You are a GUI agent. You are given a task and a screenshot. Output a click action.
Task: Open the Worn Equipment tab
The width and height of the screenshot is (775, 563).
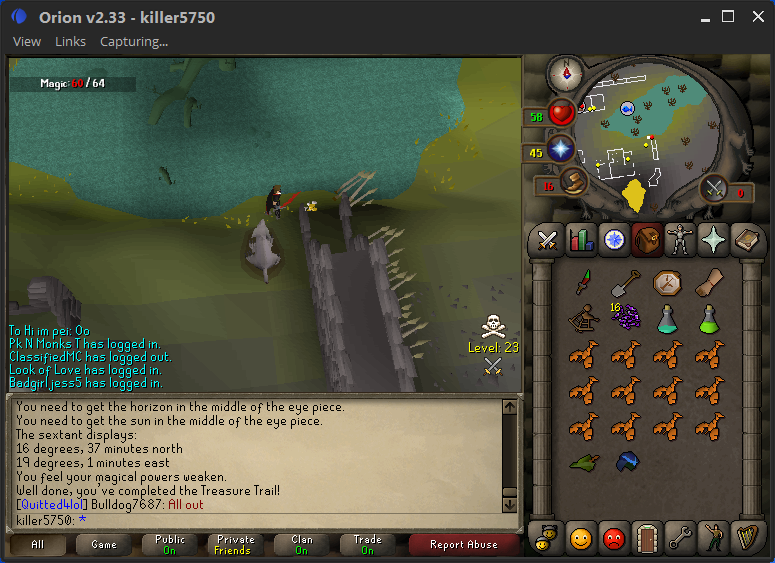tap(679, 240)
